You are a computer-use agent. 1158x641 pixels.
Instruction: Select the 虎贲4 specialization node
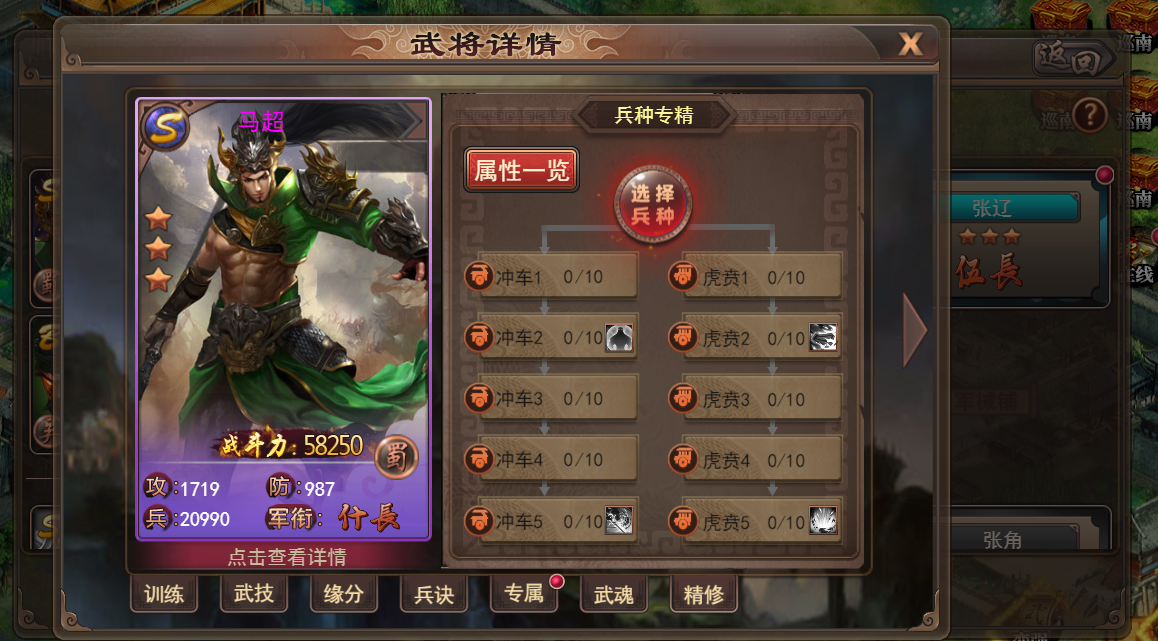pos(757,460)
